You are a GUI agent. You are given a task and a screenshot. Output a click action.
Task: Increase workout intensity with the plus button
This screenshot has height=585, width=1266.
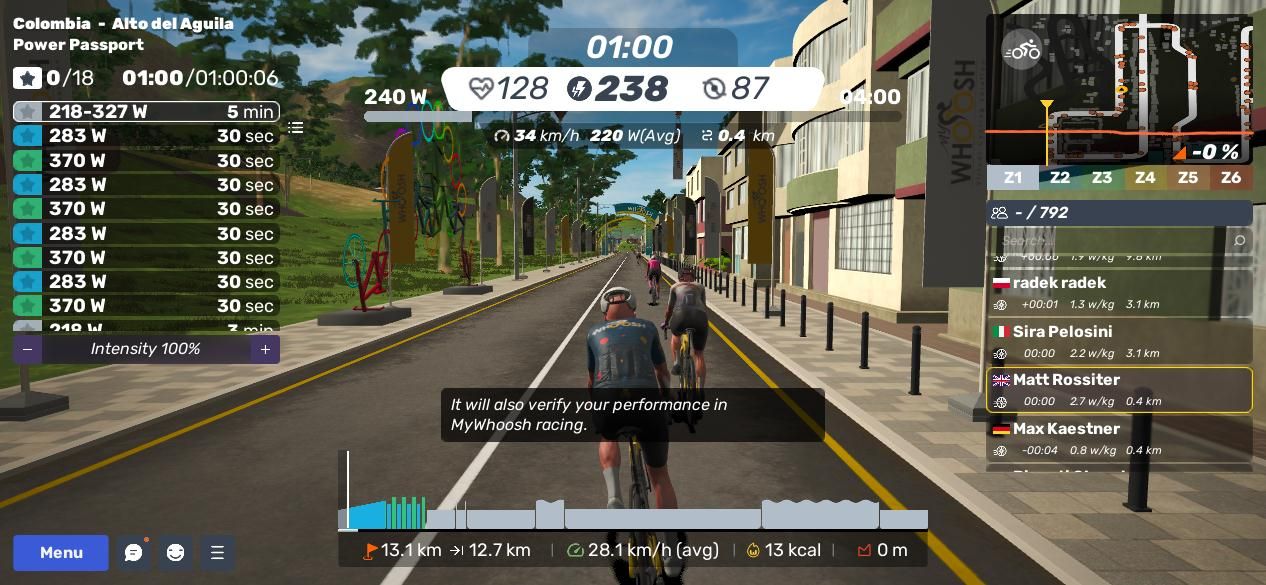pos(265,349)
